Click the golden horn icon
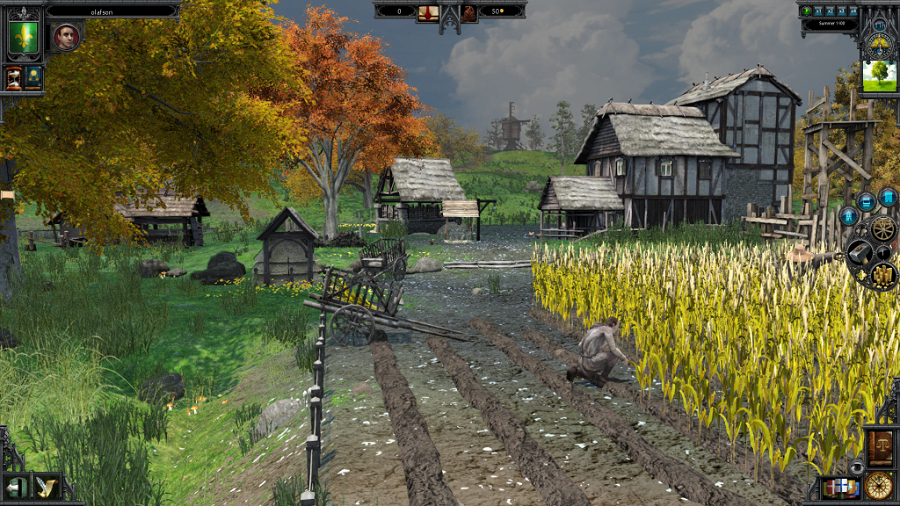 [46, 487]
